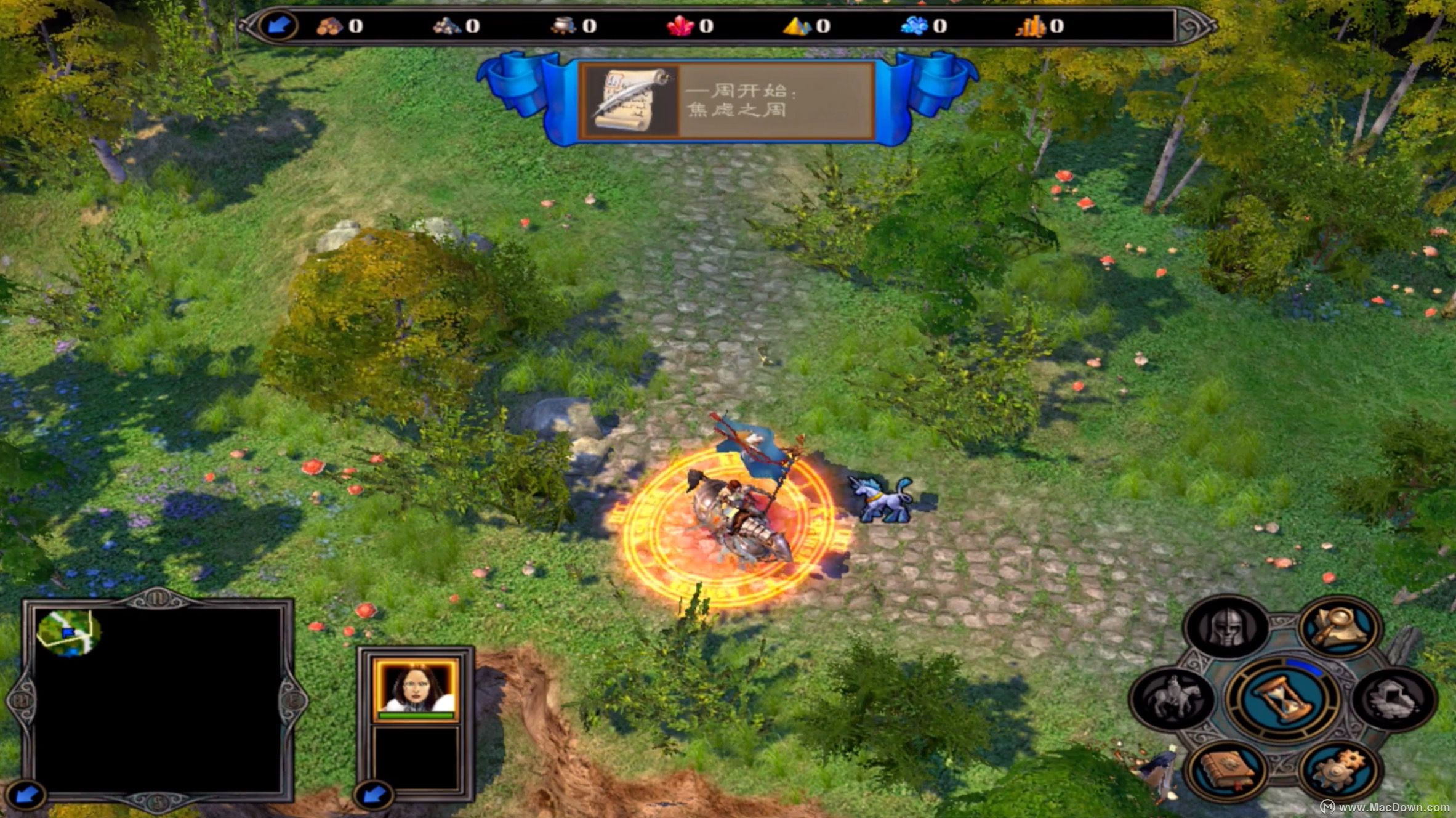Click the minimap frame's right-side button
This screenshot has height=818, width=1456.
[x=294, y=700]
